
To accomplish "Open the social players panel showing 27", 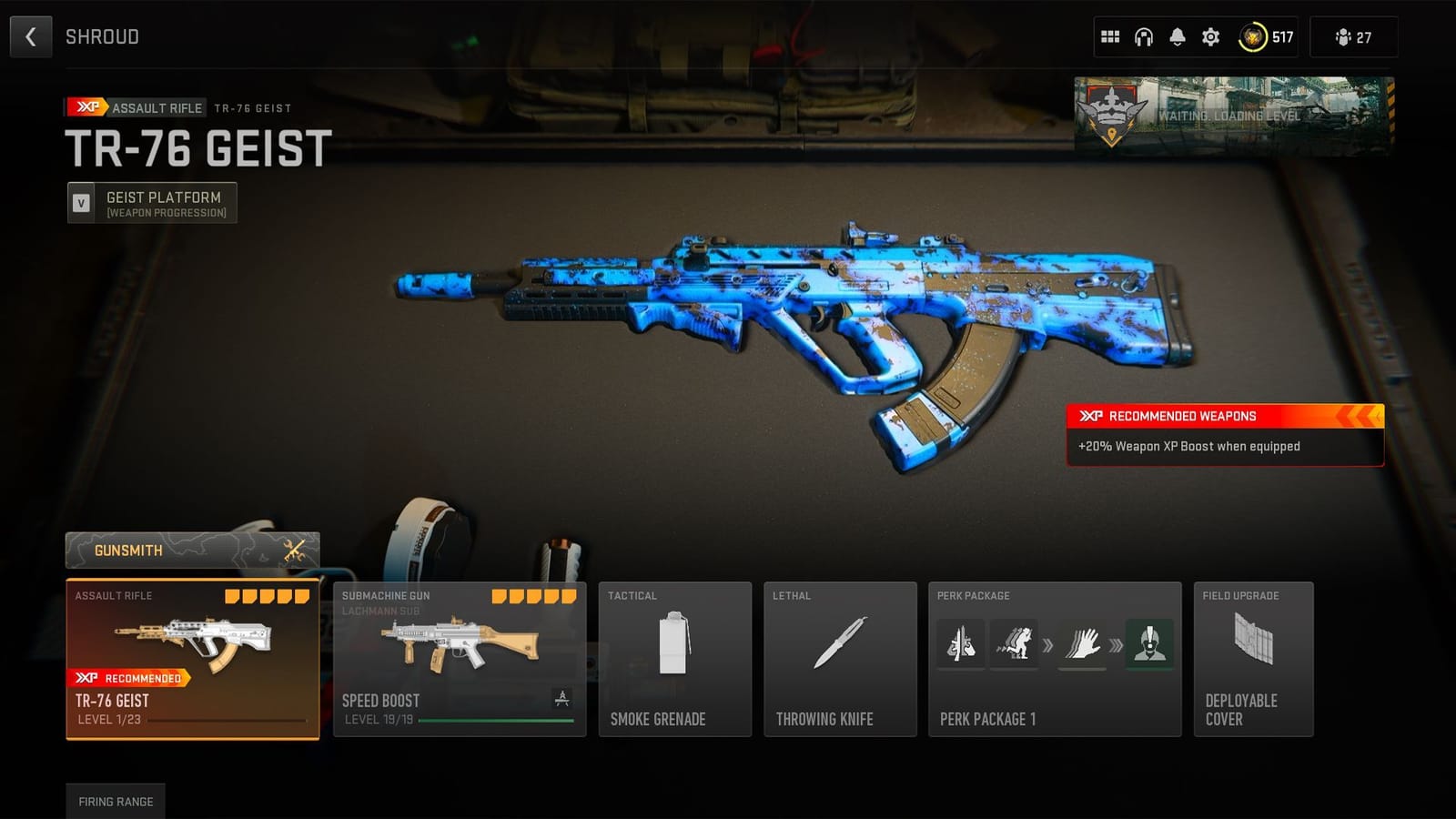I will pyautogui.click(x=1353, y=37).
